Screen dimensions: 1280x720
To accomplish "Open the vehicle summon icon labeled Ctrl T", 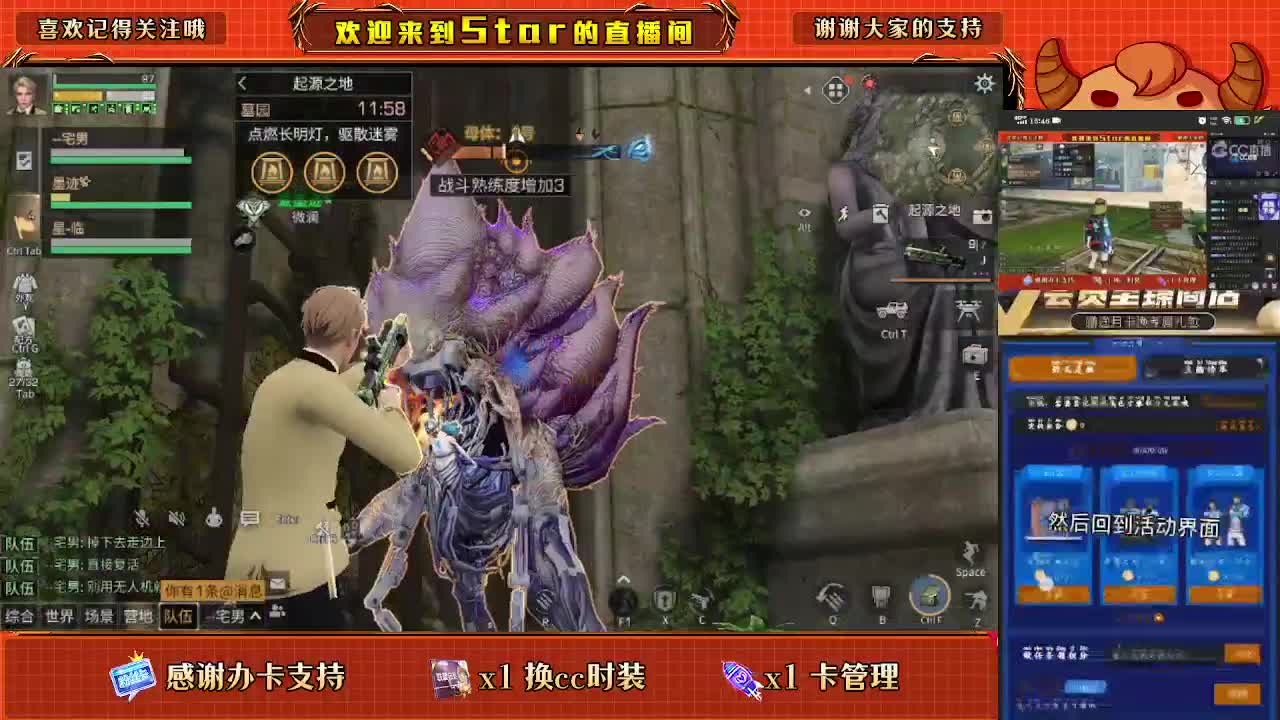I will [893, 309].
